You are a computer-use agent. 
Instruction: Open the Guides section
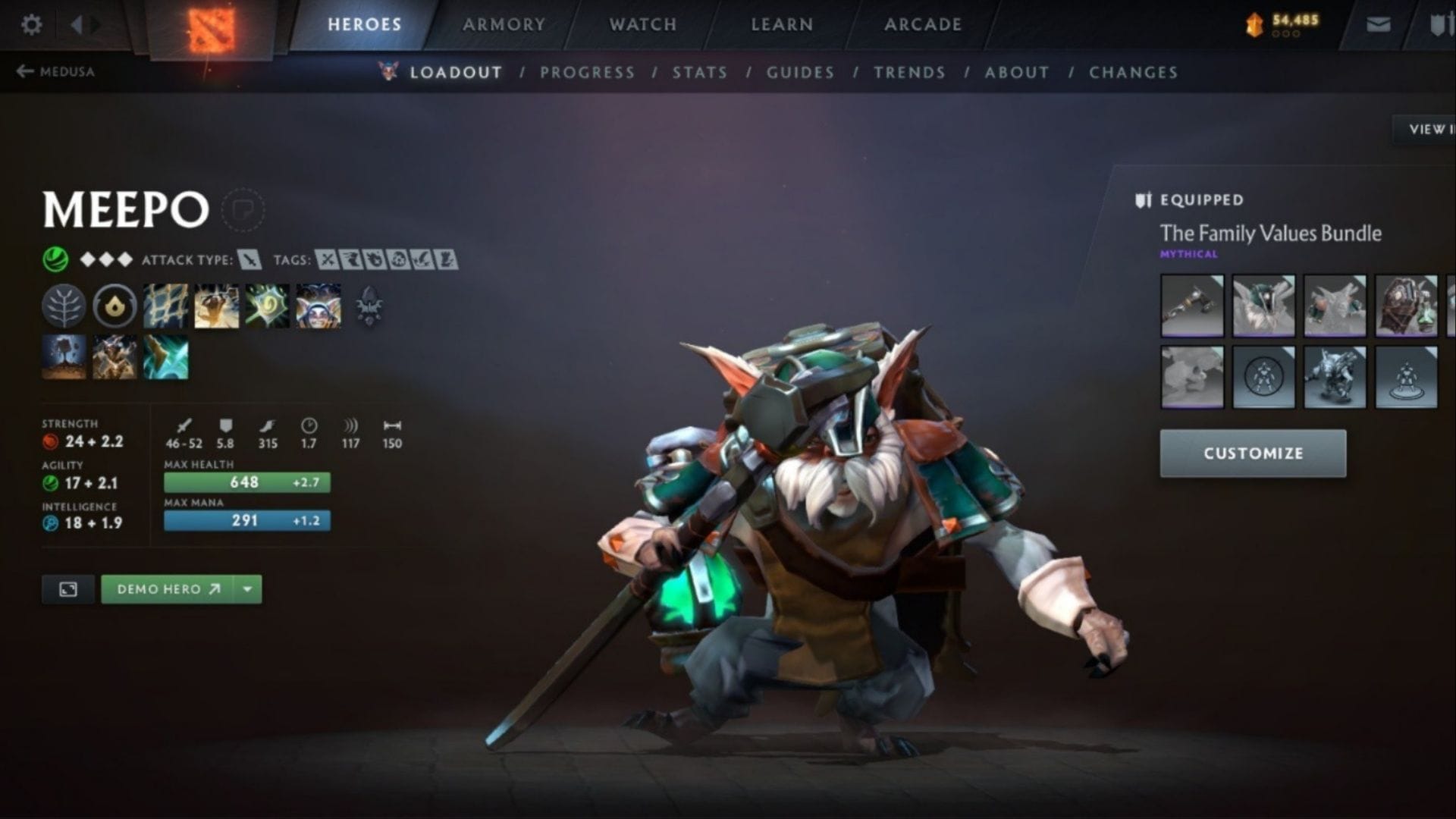(800, 72)
